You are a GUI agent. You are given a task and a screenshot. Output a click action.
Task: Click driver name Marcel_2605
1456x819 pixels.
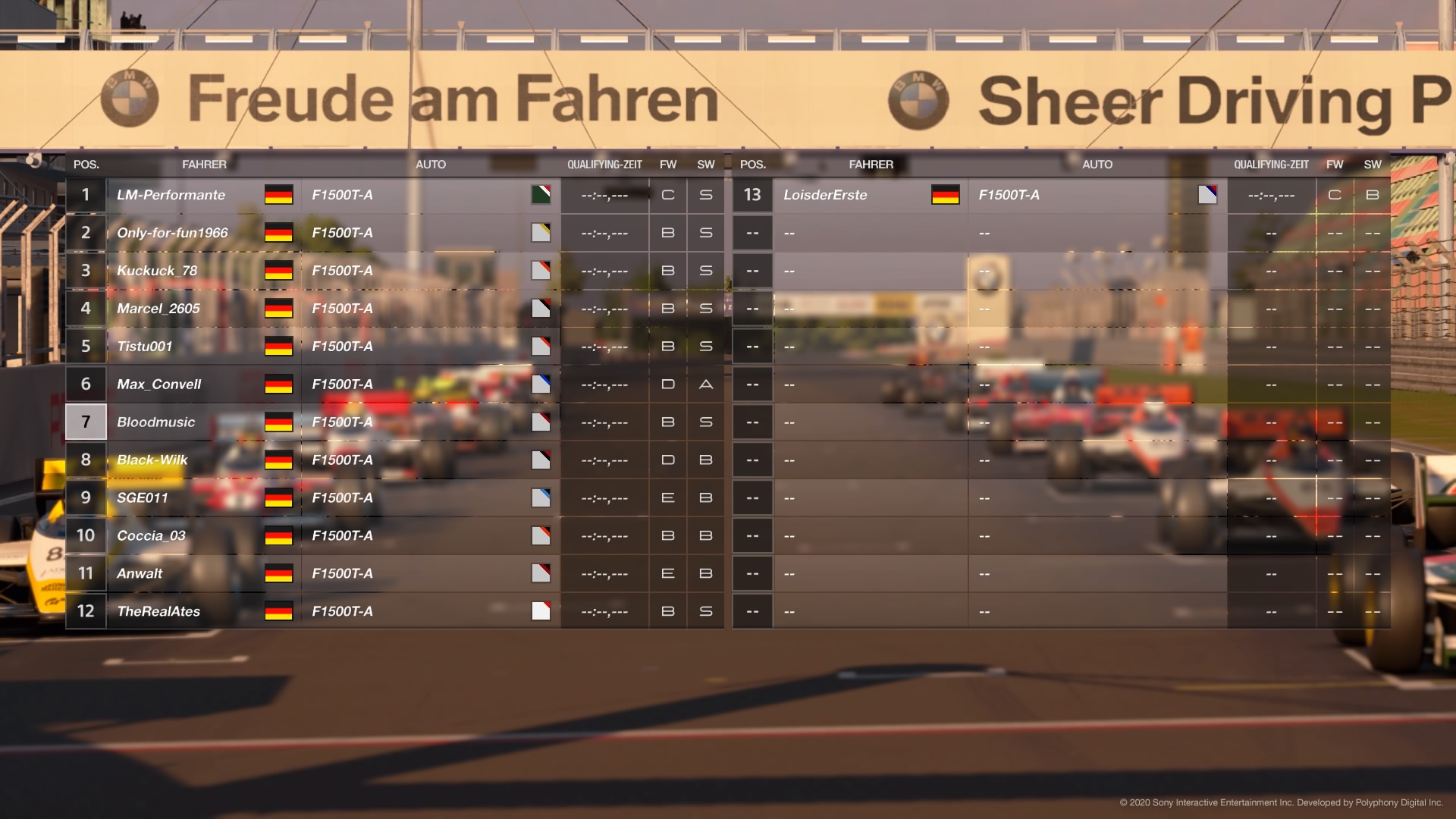click(158, 308)
